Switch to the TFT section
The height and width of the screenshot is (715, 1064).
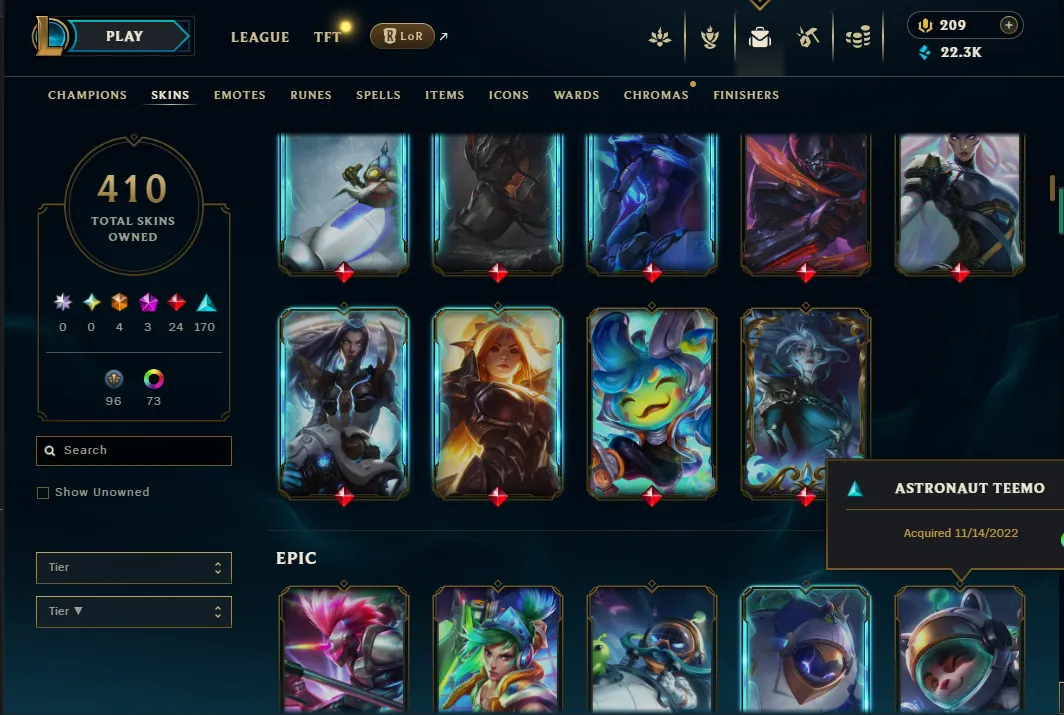coord(327,37)
